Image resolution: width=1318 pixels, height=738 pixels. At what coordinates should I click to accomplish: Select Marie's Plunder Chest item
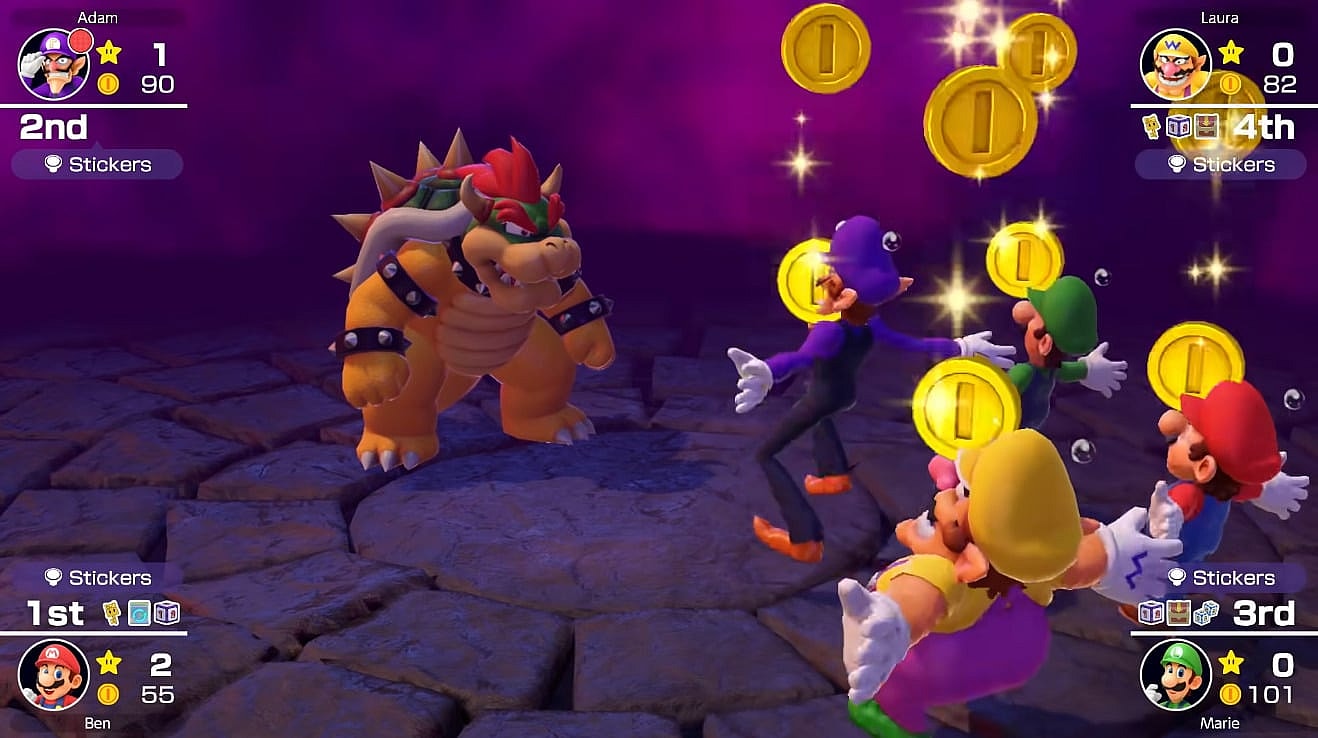[x=1179, y=612]
